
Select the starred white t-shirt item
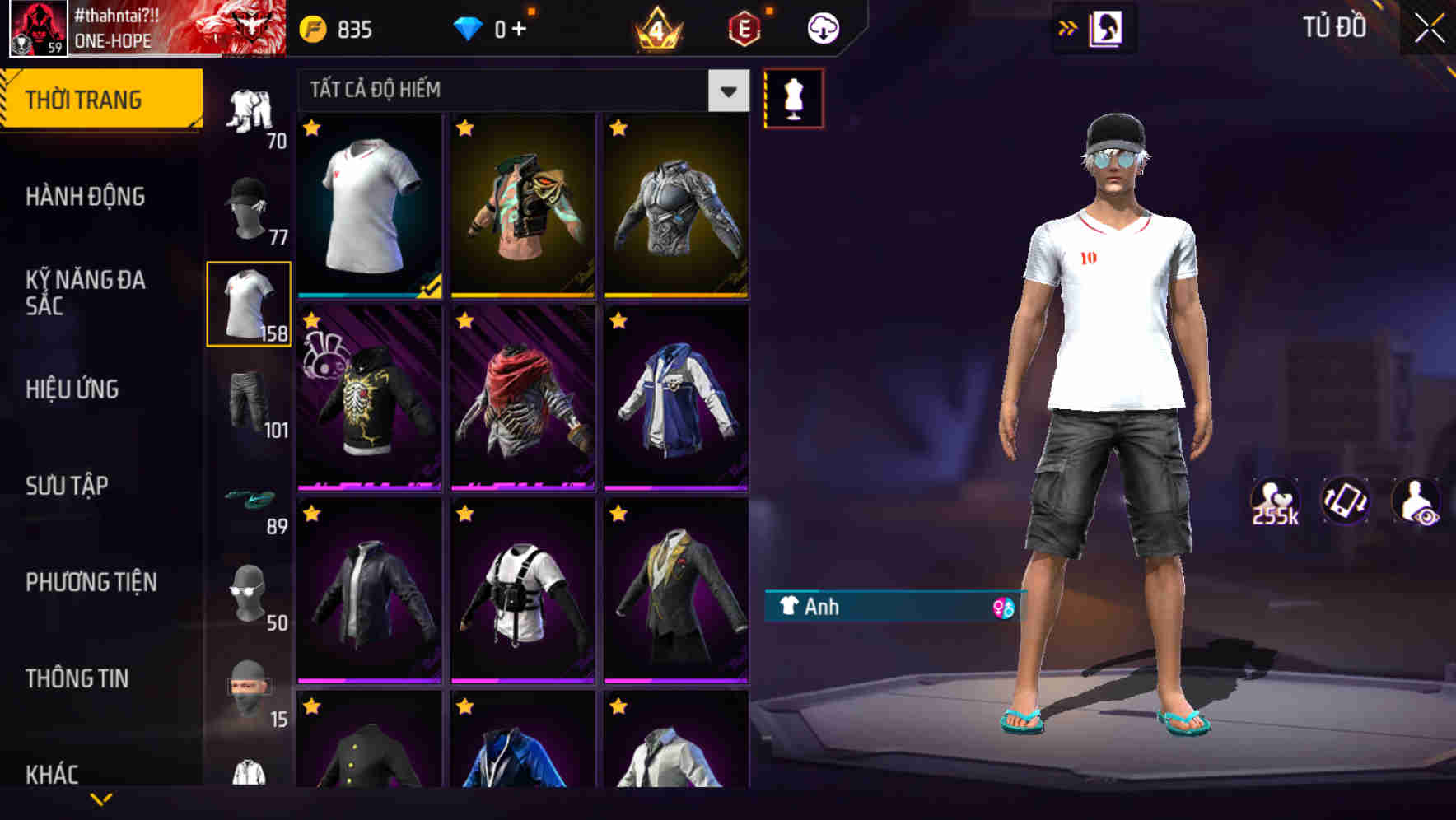point(367,206)
